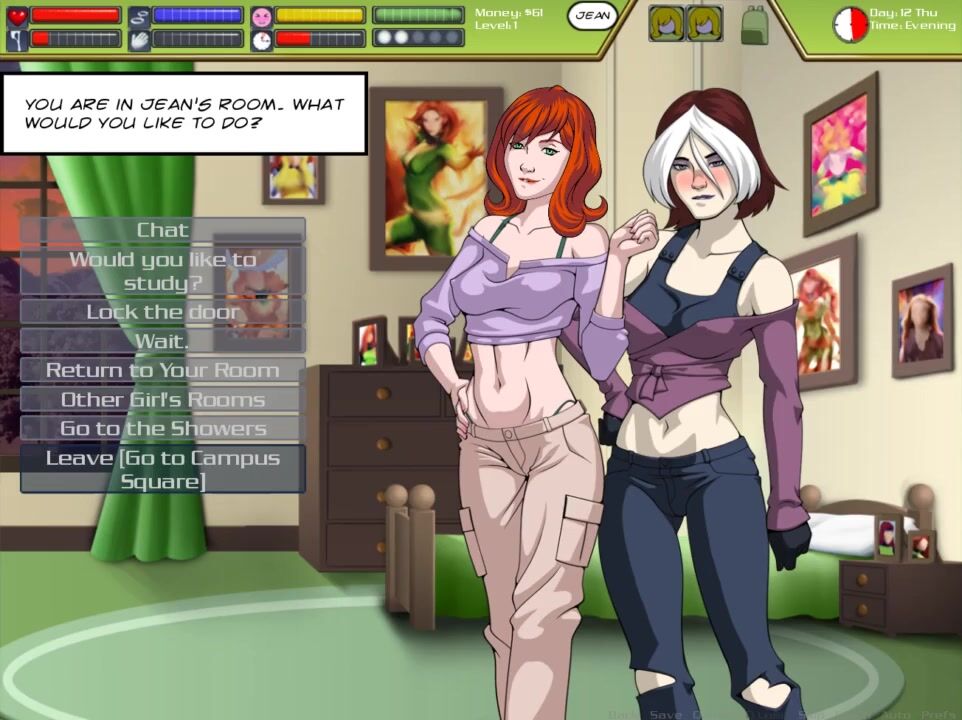Pick the Lock the door option
This screenshot has height=720, width=962.
pyautogui.click(x=162, y=312)
